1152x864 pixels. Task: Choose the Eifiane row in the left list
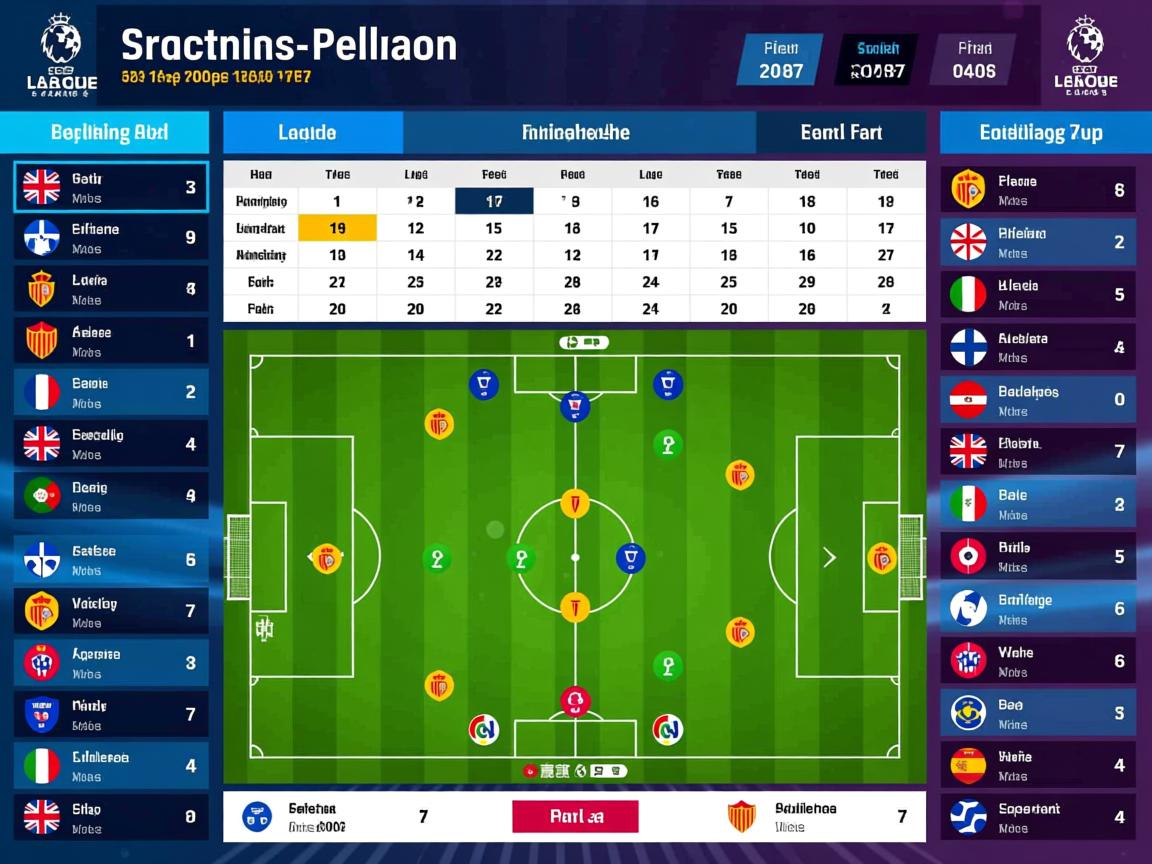click(111, 238)
